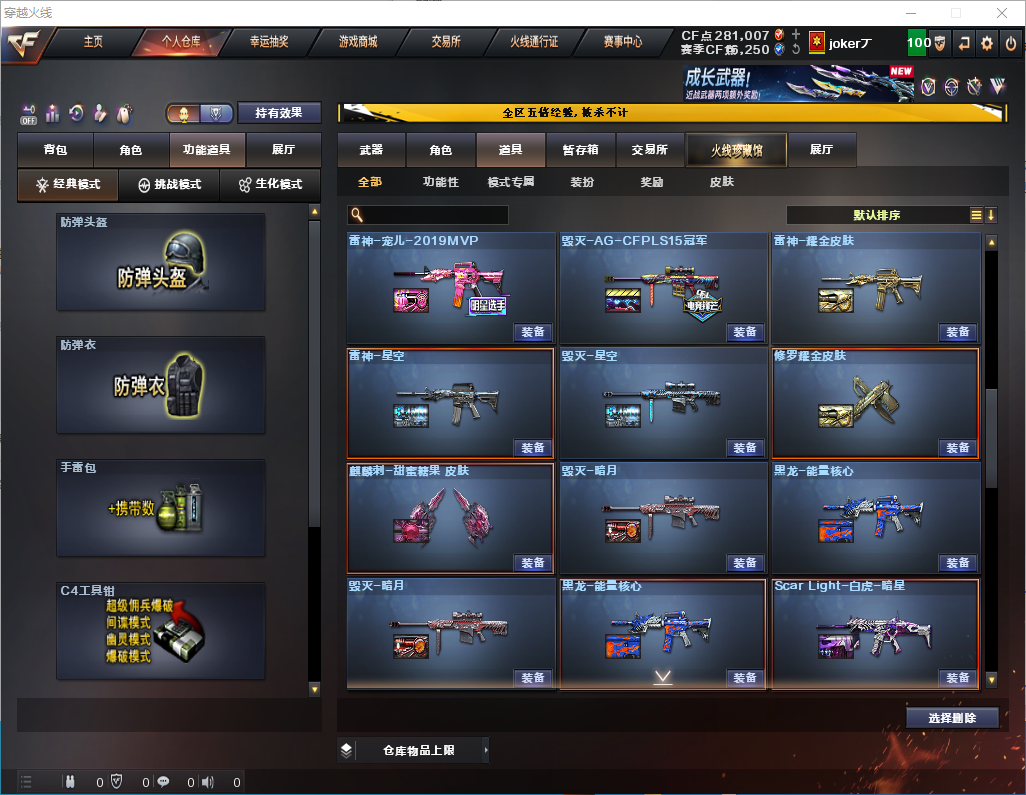Screen dimensions: 1026x795
Task: Click the 持有效果 owned effects button
Action: [x=279, y=113]
